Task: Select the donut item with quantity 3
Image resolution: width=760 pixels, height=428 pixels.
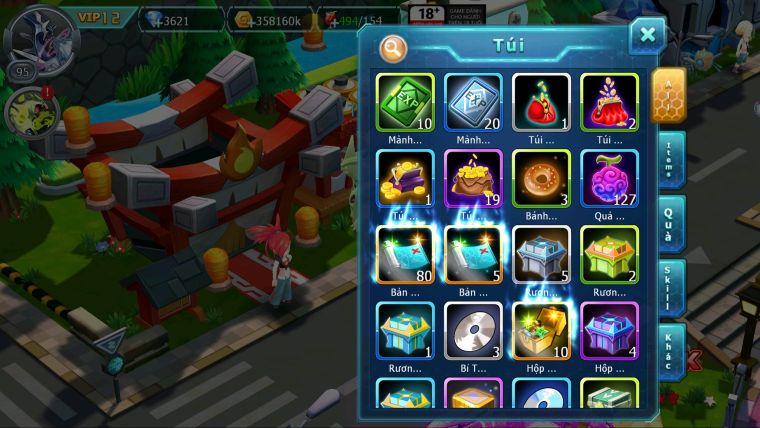Action: 541,179
